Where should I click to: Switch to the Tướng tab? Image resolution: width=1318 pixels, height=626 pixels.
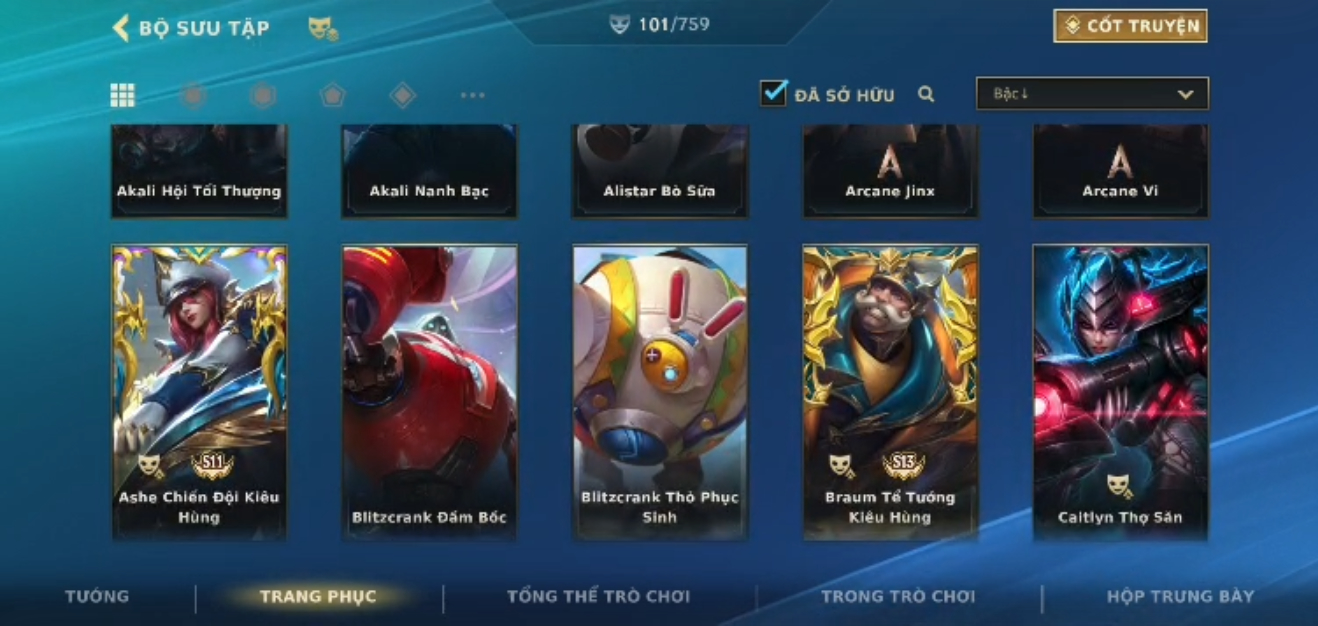(x=97, y=597)
